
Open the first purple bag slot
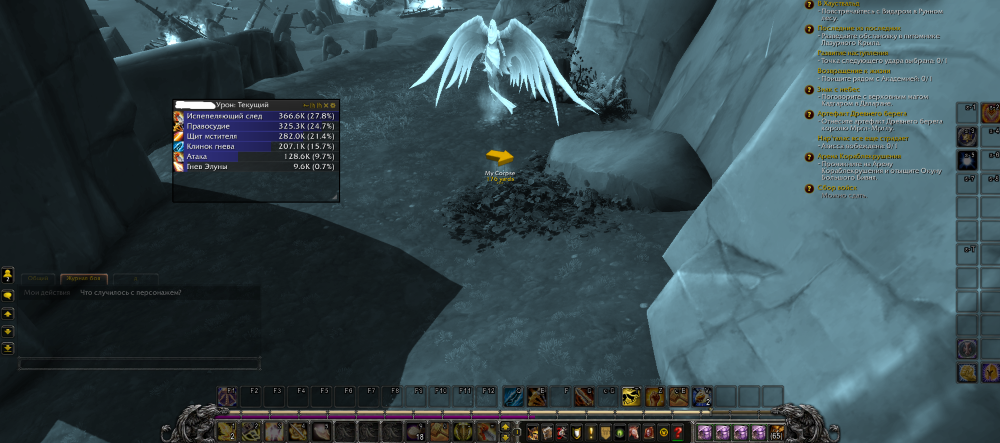[x=707, y=432]
